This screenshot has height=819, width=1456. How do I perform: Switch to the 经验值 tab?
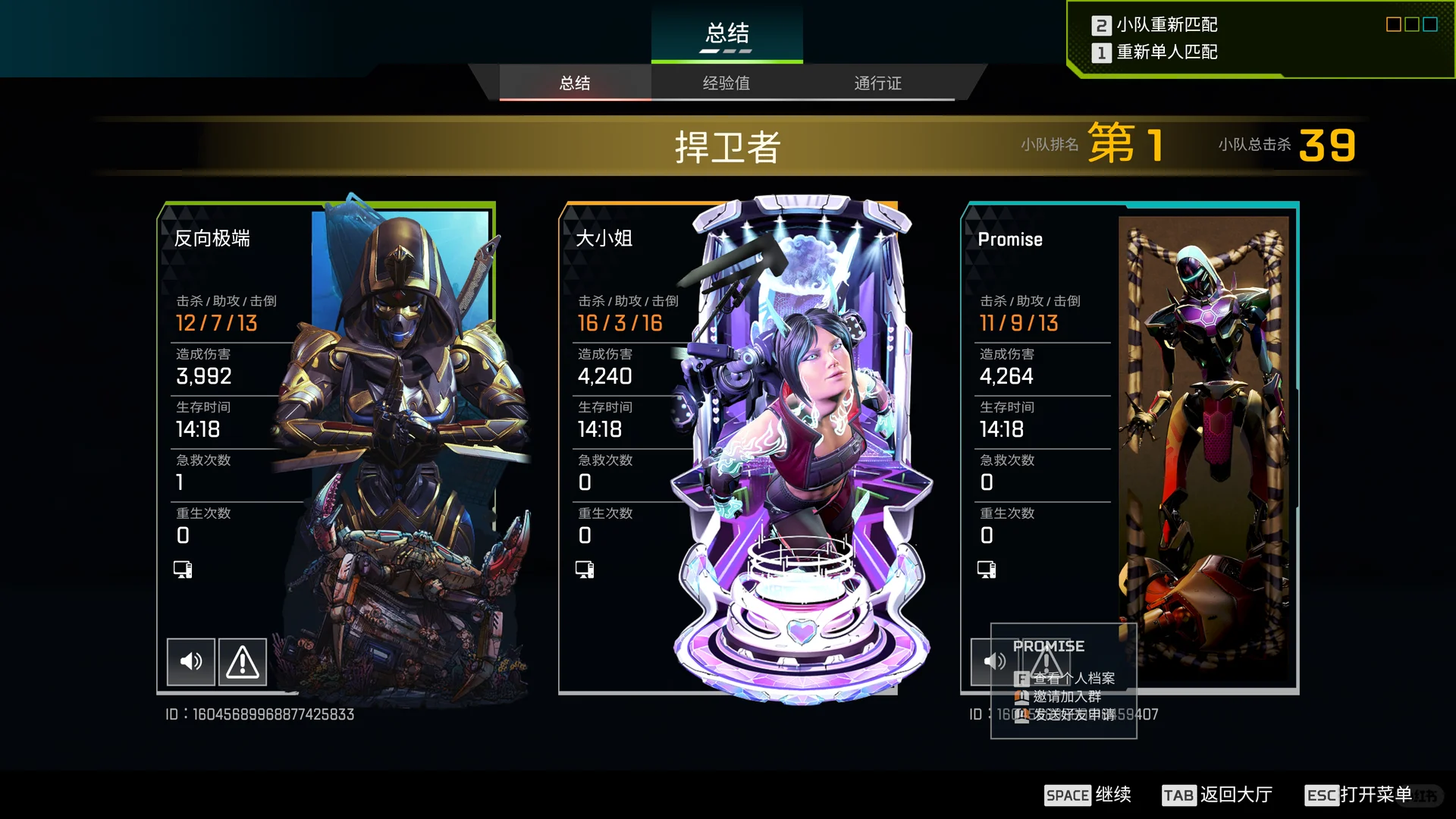pos(726,83)
